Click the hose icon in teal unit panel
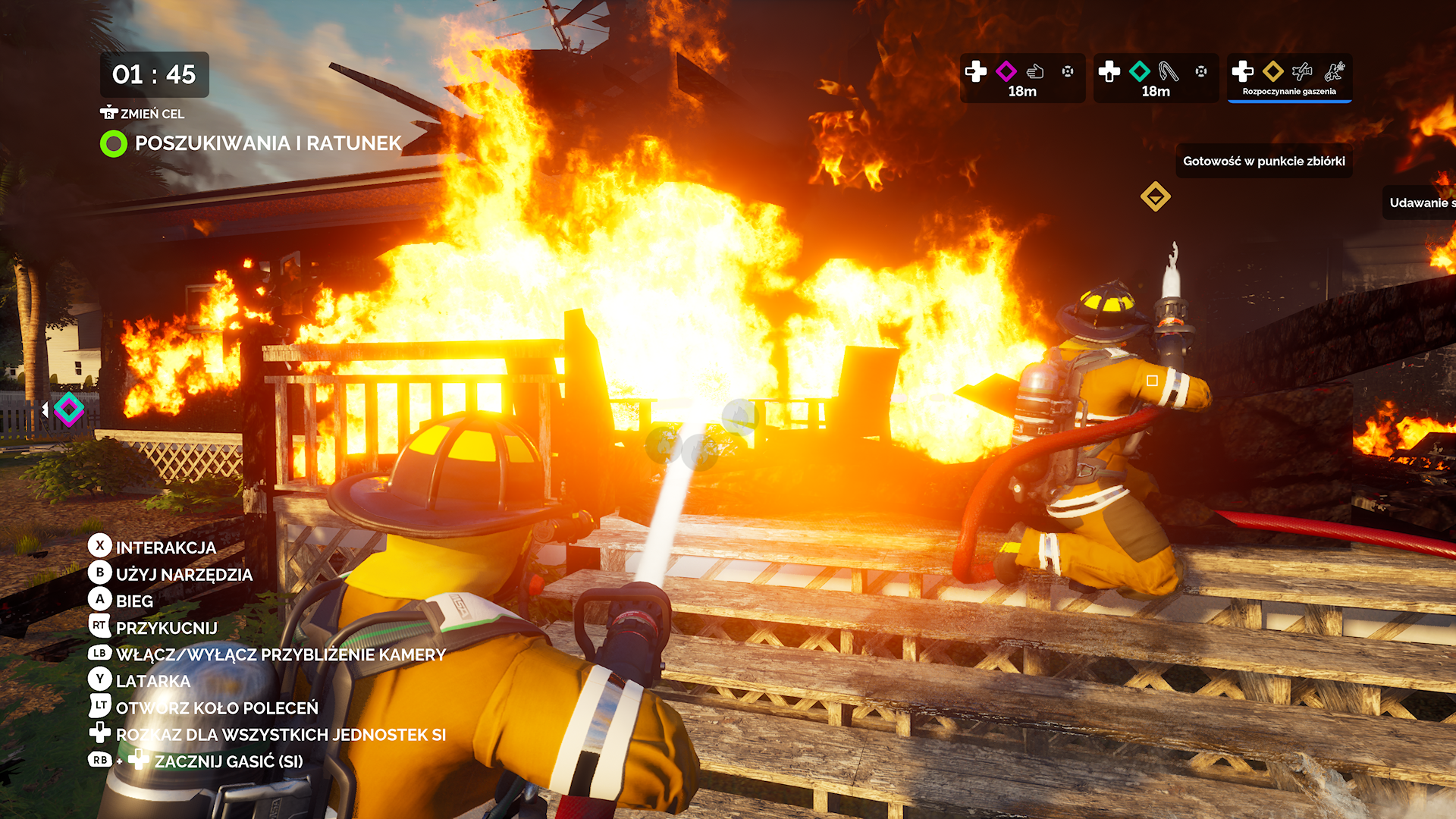The height and width of the screenshot is (819, 1456). tap(1169, 71)
